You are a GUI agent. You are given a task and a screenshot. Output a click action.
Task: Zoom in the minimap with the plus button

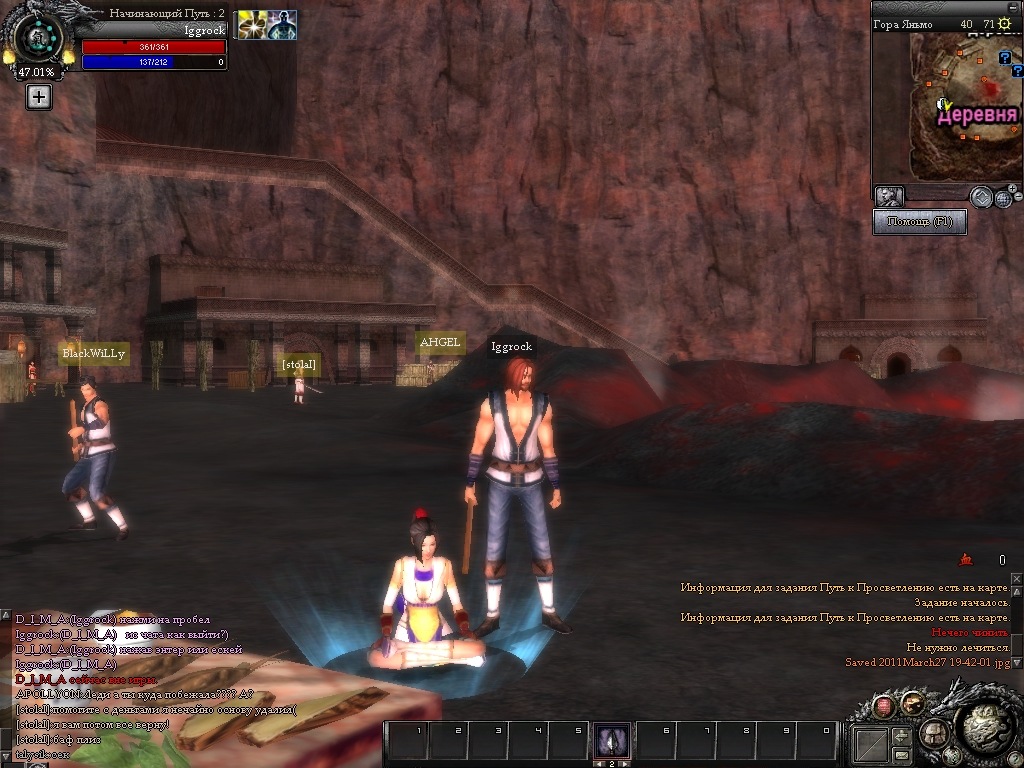(x=1012, y=187)
